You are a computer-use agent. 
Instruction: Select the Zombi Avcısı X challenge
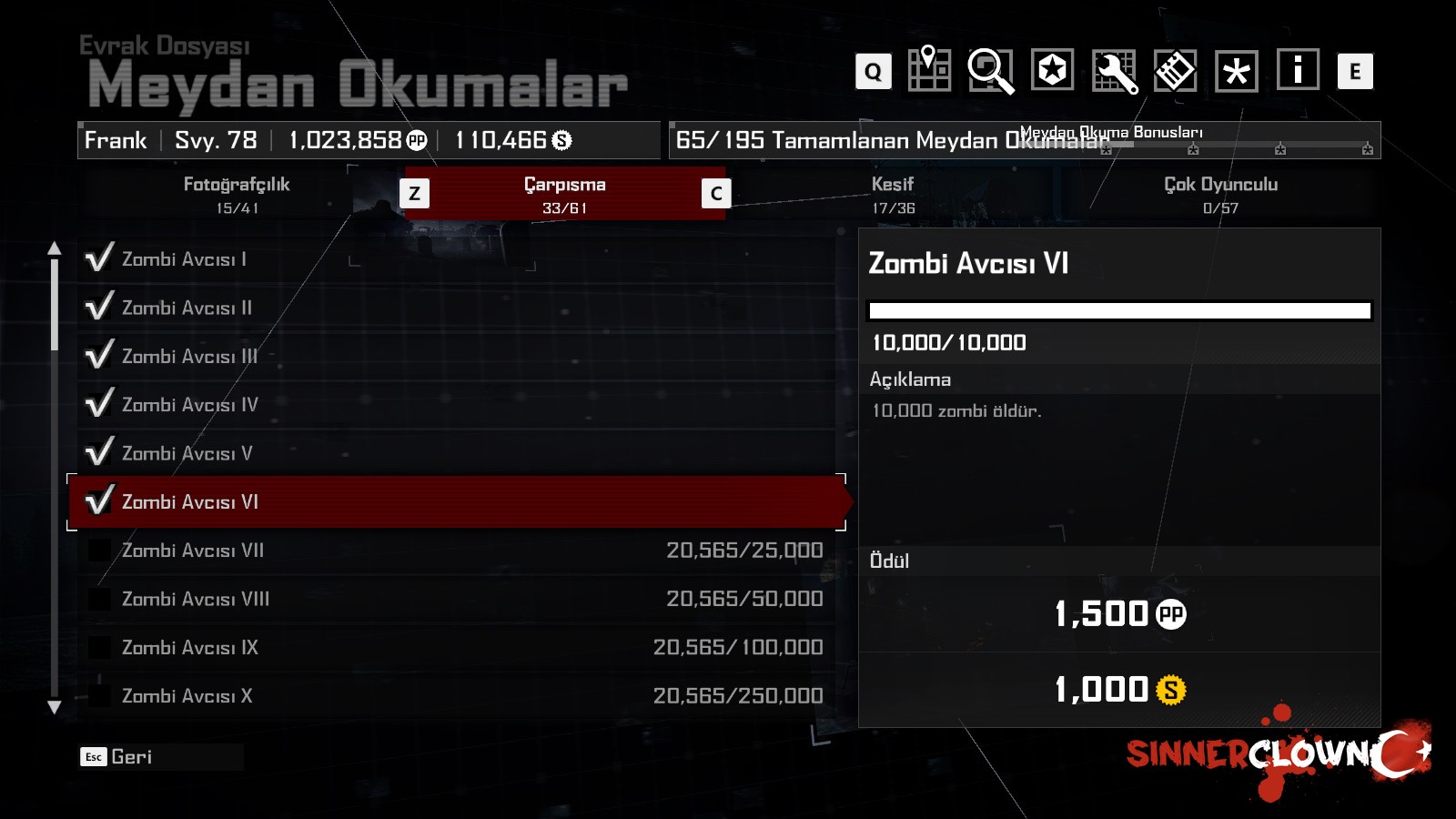[x=455, y=696]
